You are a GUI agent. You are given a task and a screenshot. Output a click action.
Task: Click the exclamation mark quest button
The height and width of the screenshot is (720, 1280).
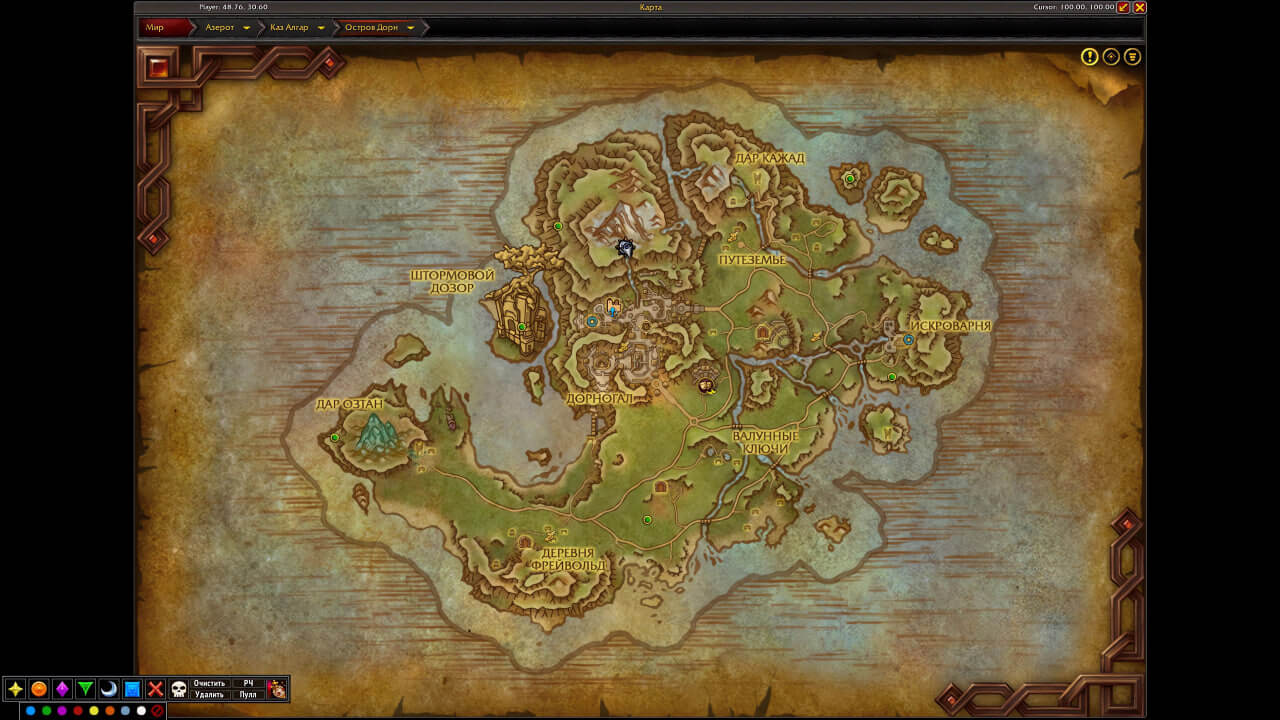[1090, 57]
